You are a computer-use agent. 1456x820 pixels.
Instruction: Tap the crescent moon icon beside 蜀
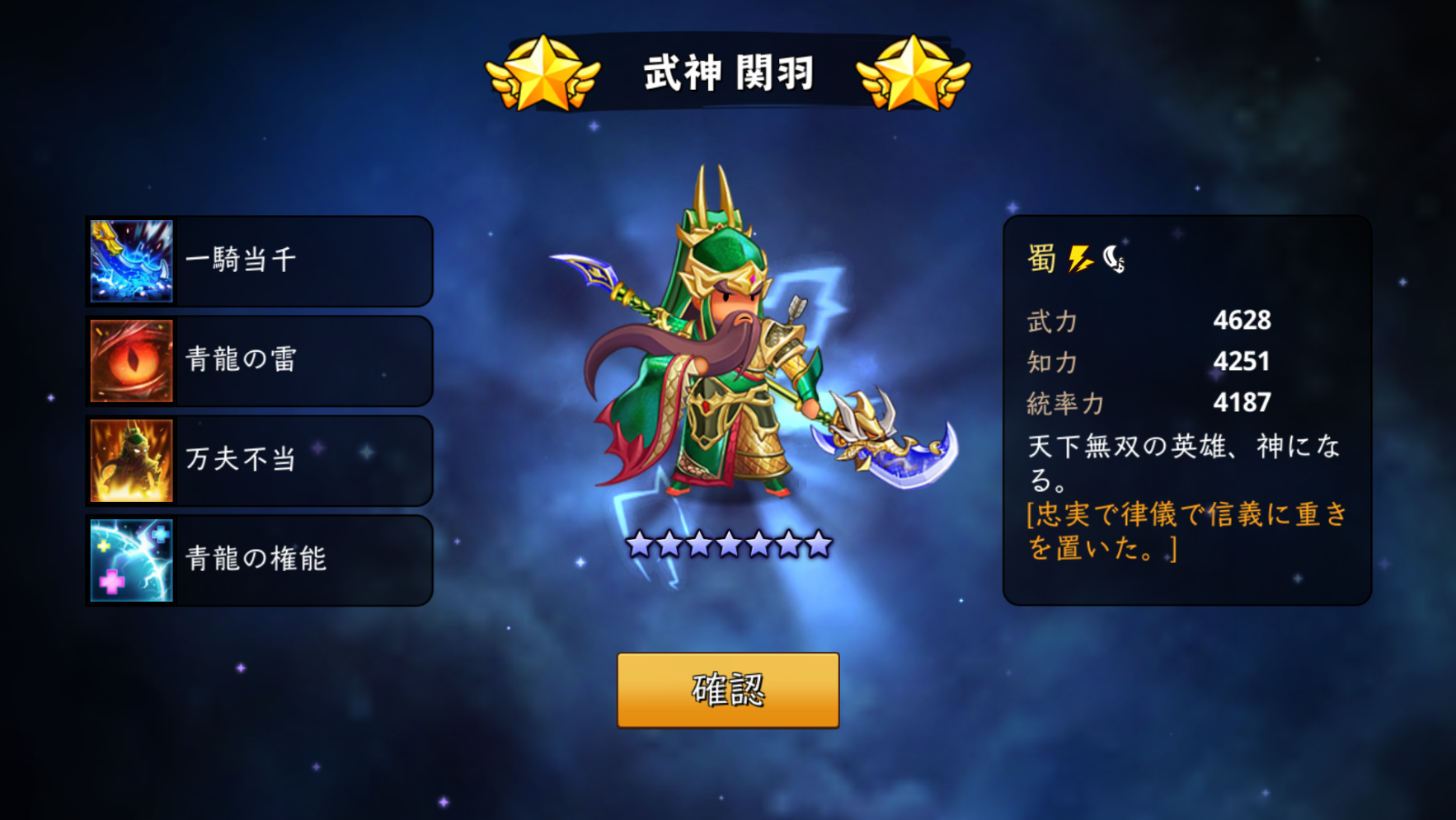[x=1114, y=259]
